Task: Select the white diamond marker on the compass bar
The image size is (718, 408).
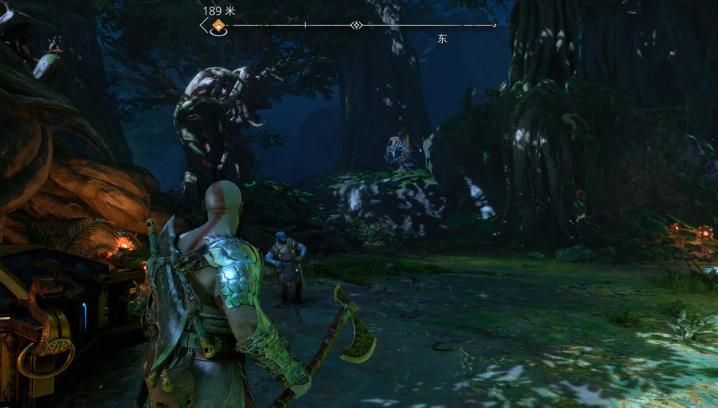Action: tap(356, 25)
